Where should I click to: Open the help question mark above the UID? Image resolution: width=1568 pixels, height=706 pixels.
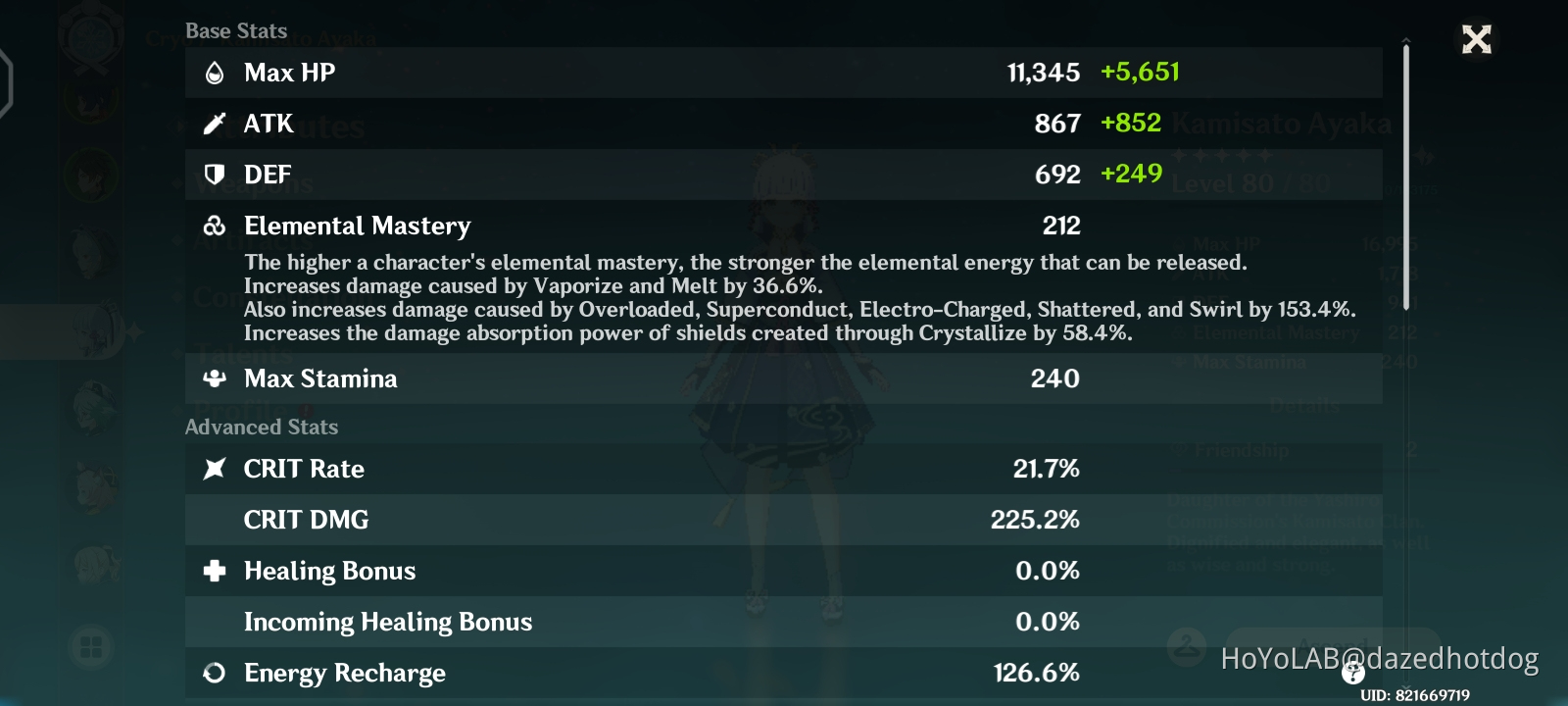[x=1352, y=674]
